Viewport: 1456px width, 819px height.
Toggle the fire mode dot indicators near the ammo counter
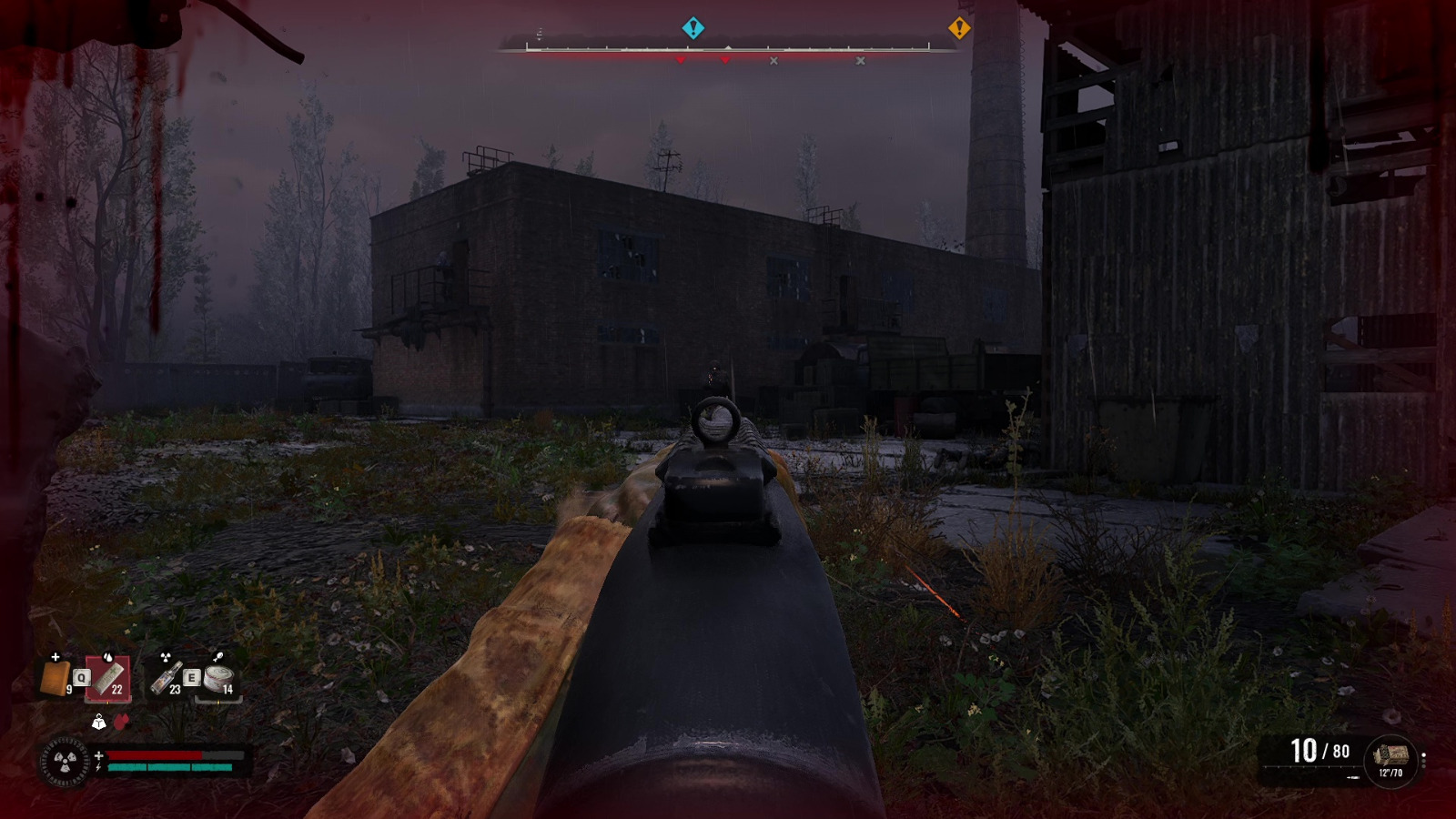tap(1423, 761)
